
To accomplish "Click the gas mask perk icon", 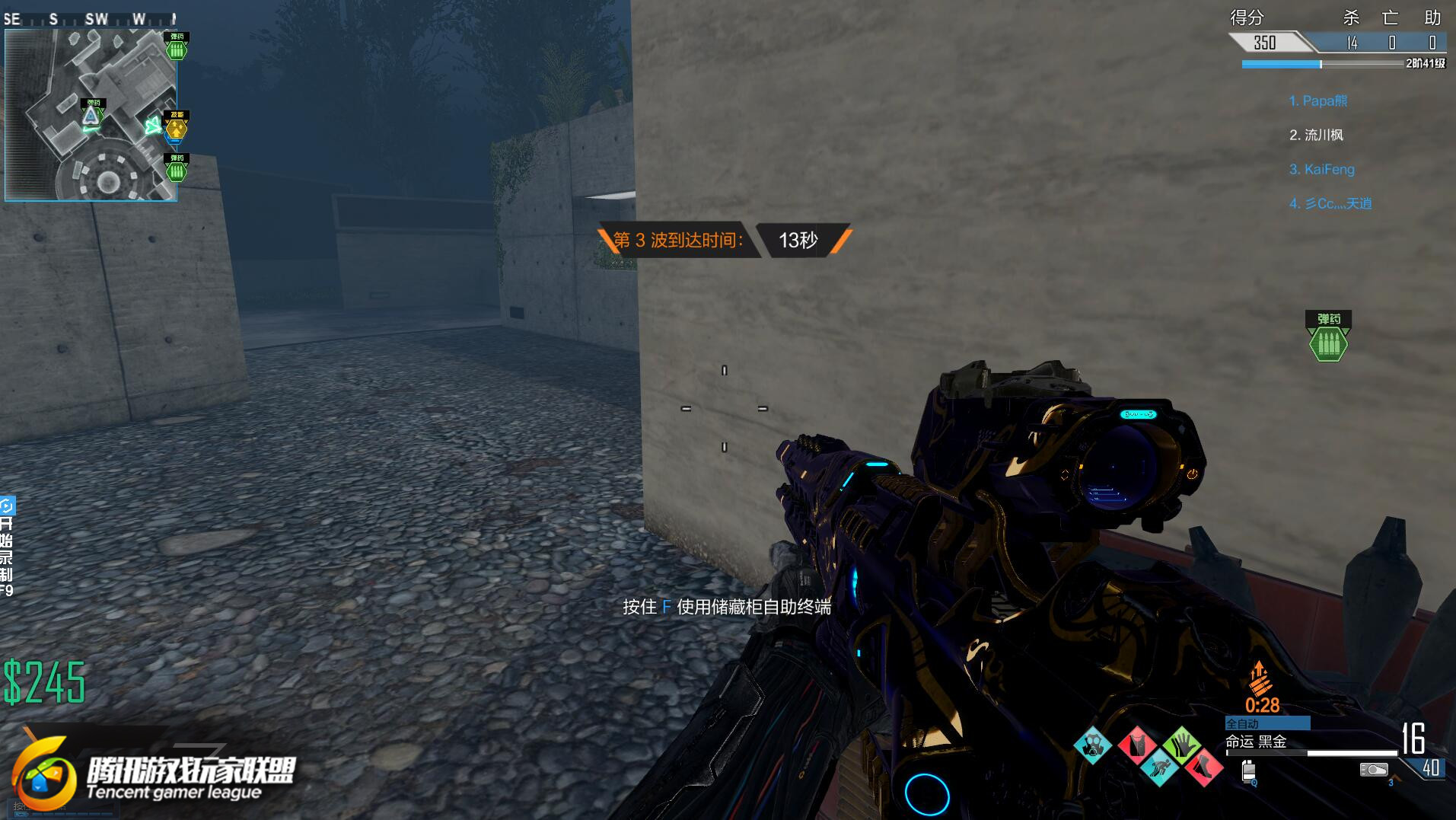I will pyautogui.click(x=1092, y=745).
